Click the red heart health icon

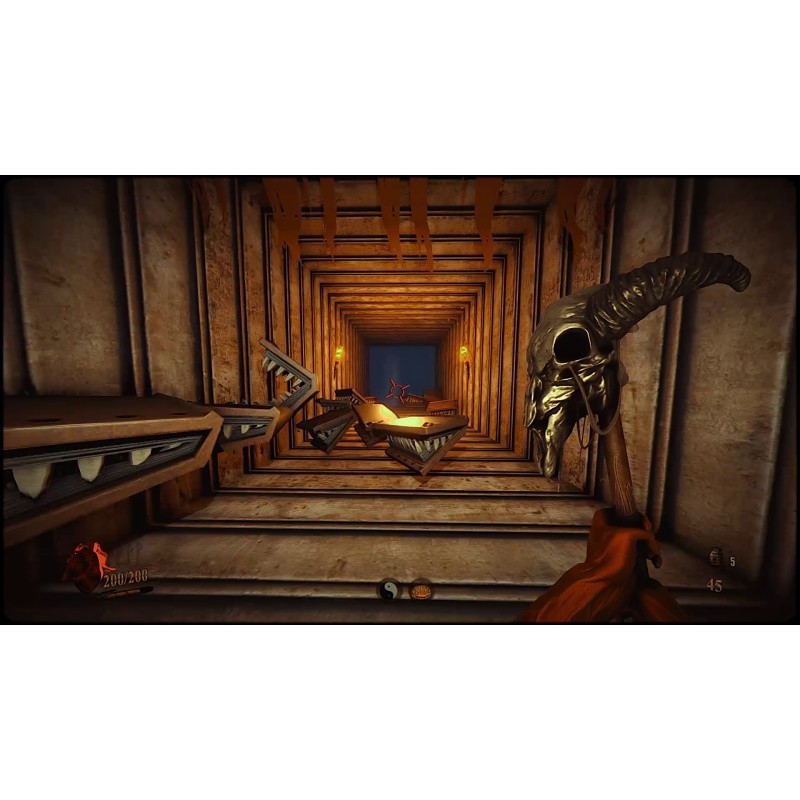pyautogui.click(x=84, y=568)
